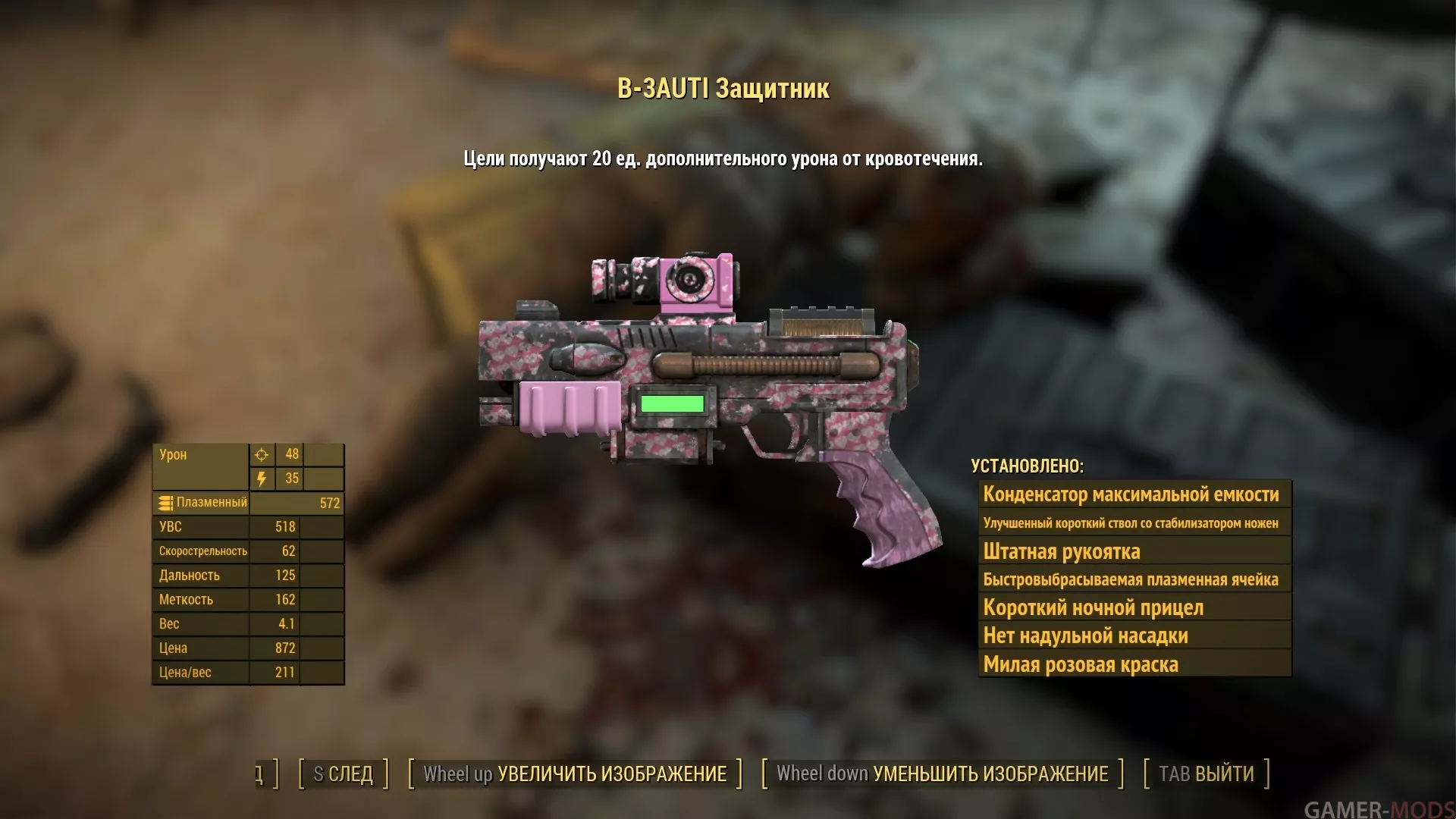The width and height of the screenshot is (1456, 819).
Task: Exit the inspect view with ВЫЙТИ
Action: pyautogui.click(x=1206, y=774)
